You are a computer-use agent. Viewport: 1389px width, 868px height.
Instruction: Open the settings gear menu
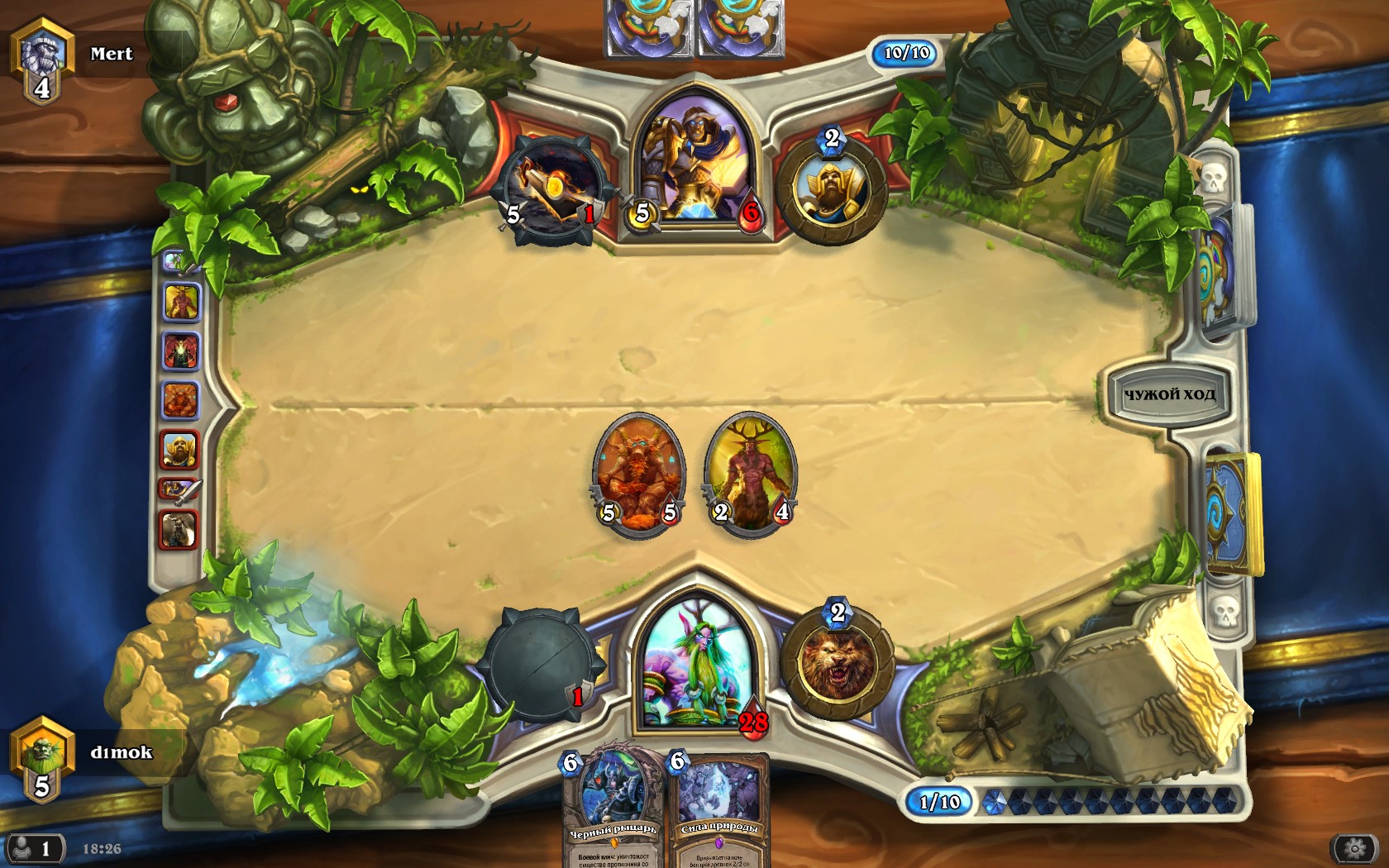1354,848
